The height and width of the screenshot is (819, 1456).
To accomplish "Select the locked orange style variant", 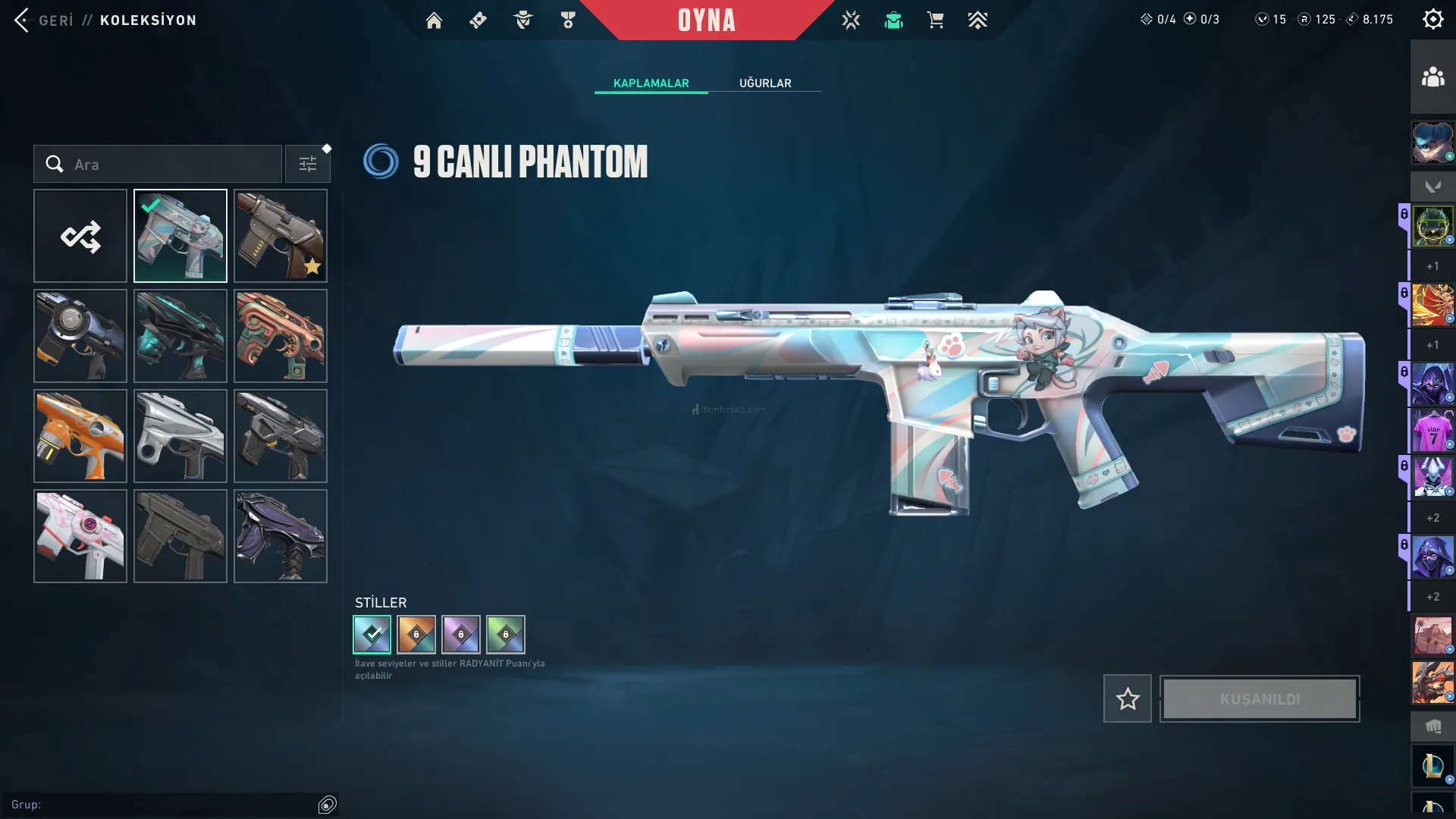I will [416, 635].
